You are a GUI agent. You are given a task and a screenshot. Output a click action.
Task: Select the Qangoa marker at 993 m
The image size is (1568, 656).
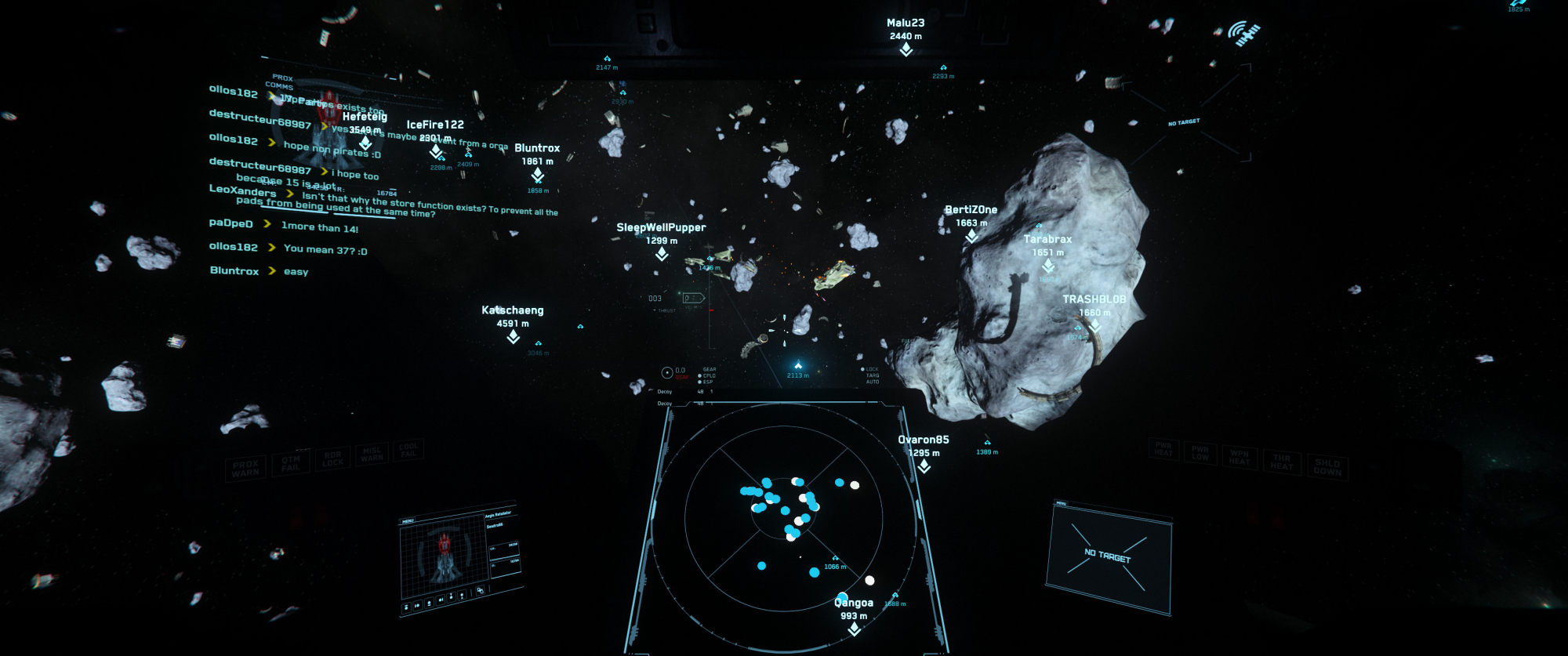click(854, 629)
